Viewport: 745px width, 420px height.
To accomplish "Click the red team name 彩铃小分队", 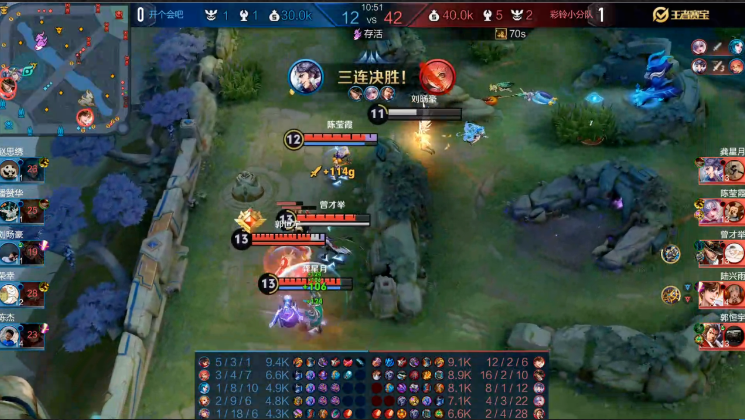I will coord(571,15).
